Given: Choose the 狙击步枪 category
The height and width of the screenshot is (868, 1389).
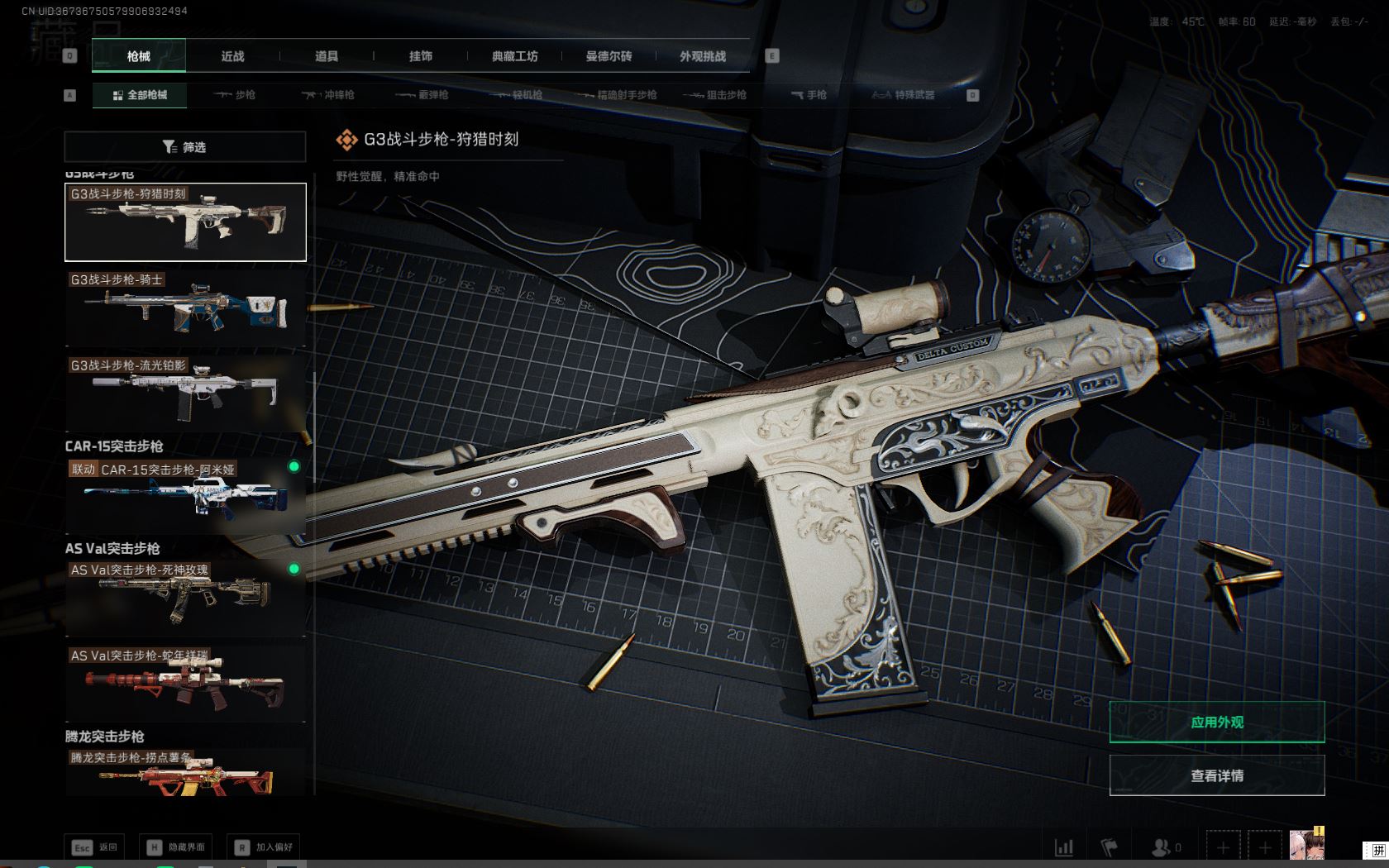Looking at the screenshot, I should tap(715, 95).
